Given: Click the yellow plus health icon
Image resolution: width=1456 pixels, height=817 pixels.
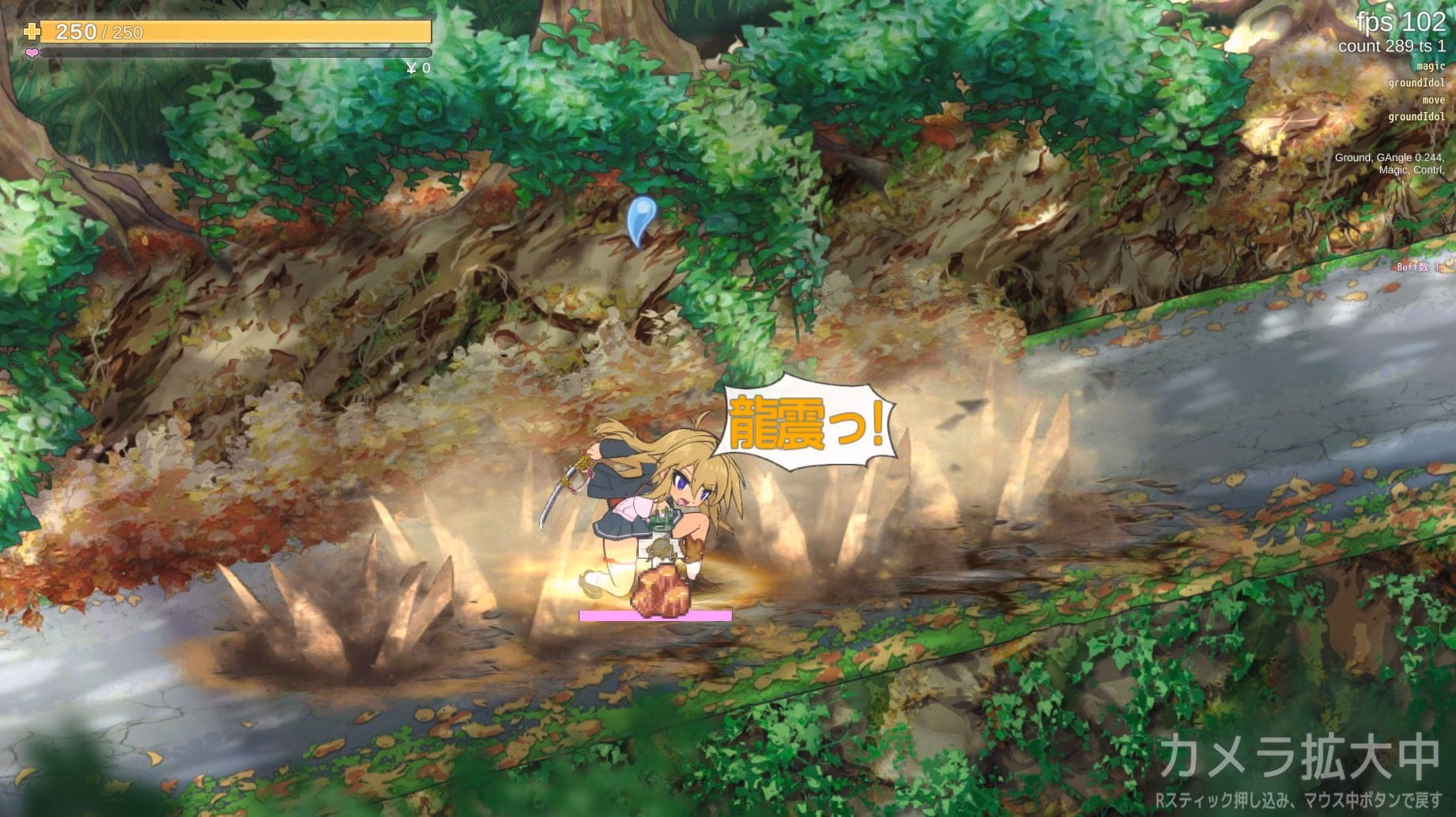Looking at the screenshot, I should coord(30,32).
